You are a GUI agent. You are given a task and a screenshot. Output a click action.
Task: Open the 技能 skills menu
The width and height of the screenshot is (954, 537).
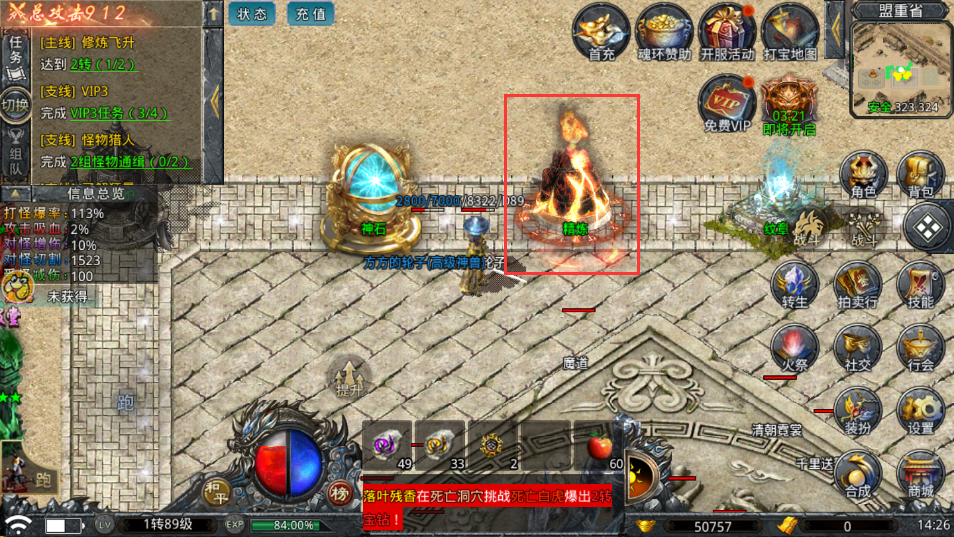coord(920,287)
